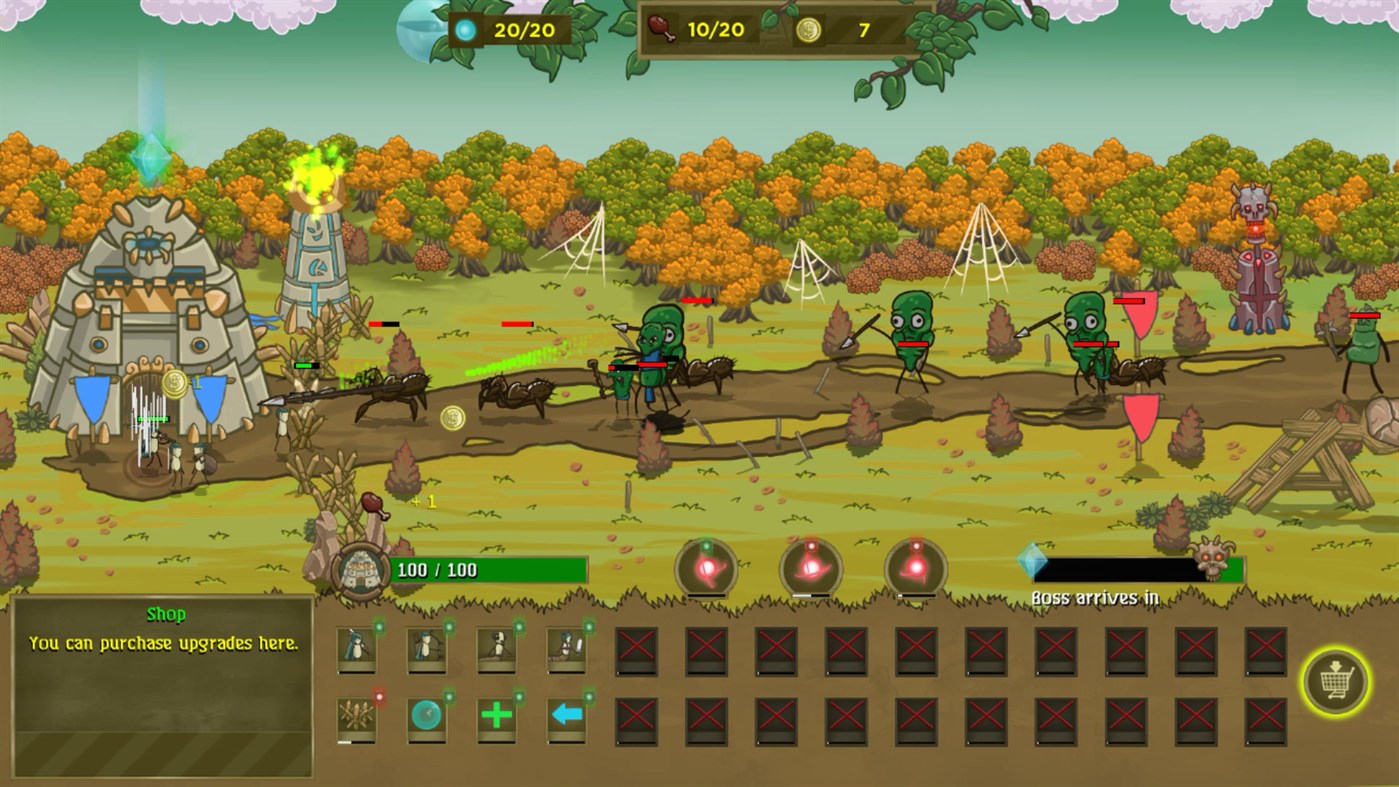Screen dimensions: 1399x787
Task: Click the green plus ability card
Action: pos(497,717)
